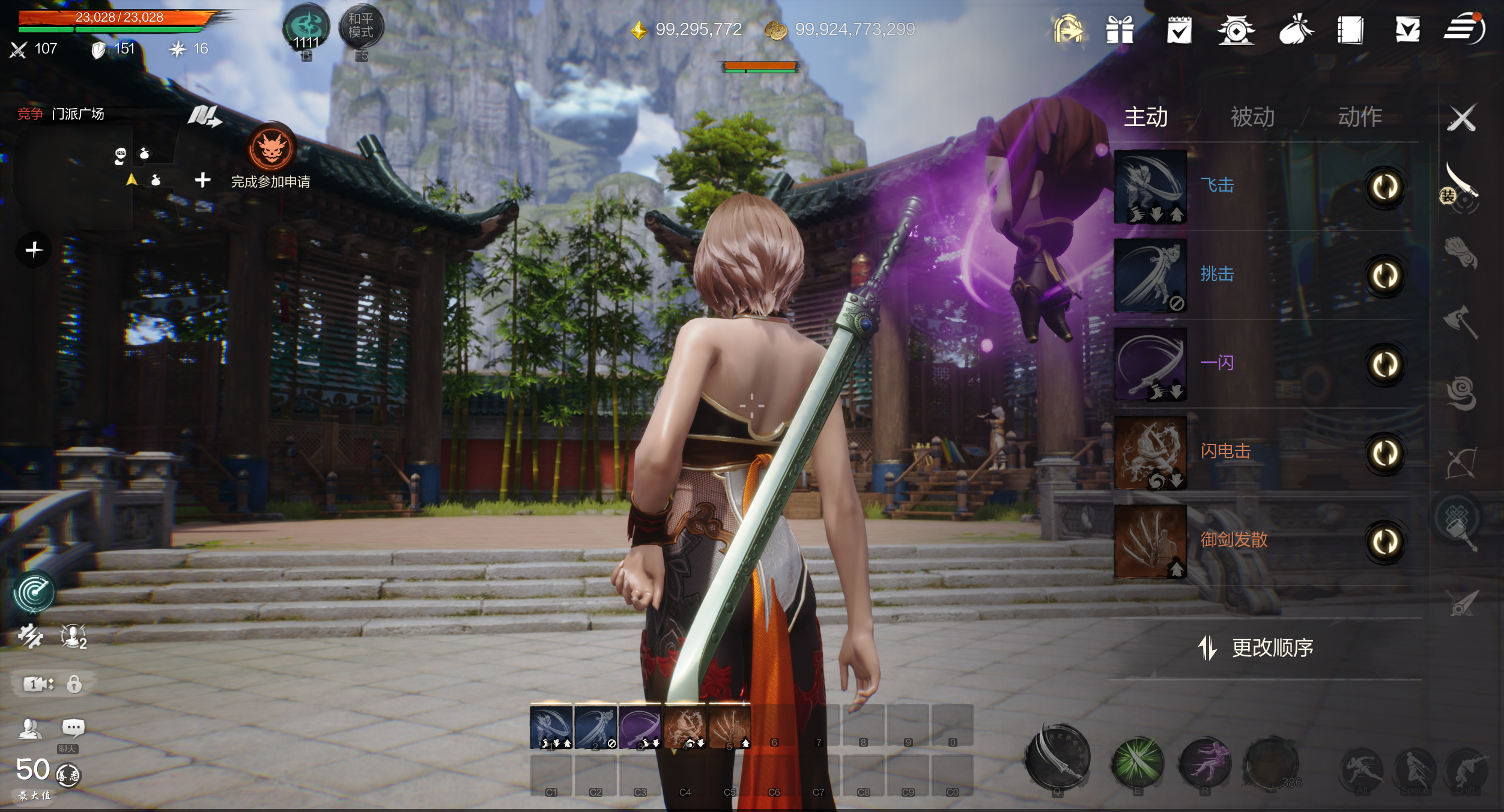Click the 御剑发散 skill icon
Image resolution: width=1504 pixels, height=812 pixels.
coord(1150,541)
